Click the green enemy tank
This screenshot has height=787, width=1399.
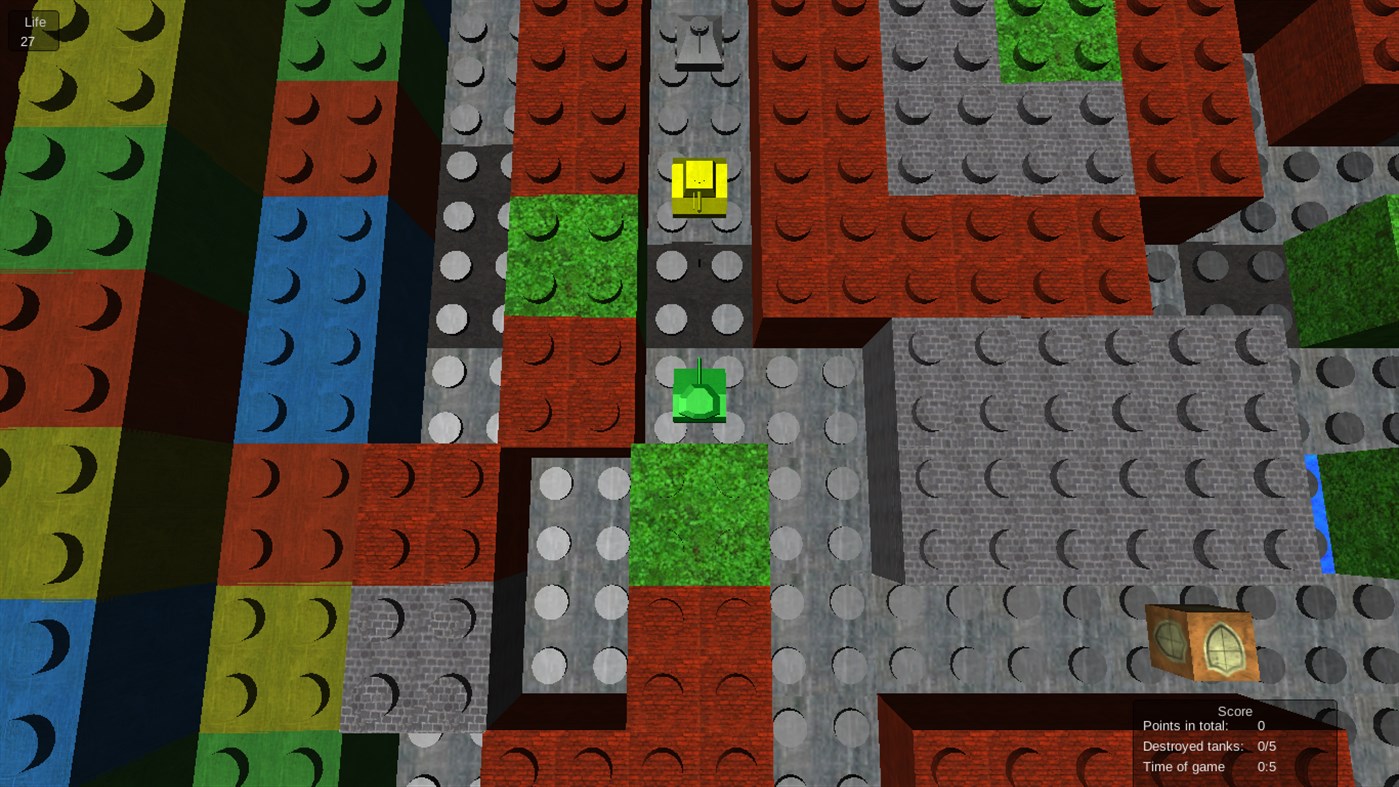[x=700, y=395]
